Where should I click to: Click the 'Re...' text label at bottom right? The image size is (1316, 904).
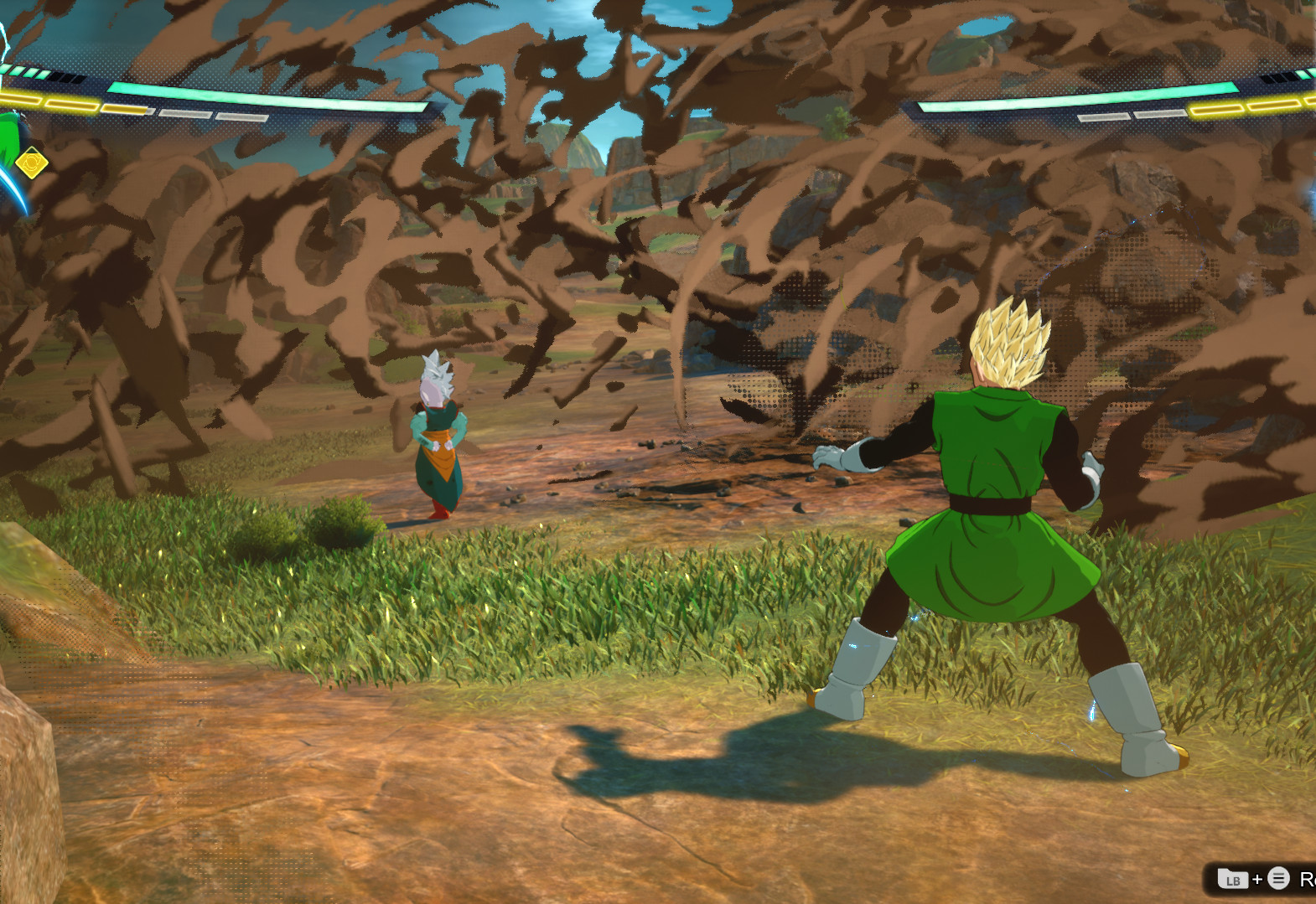pos(1306,880)
